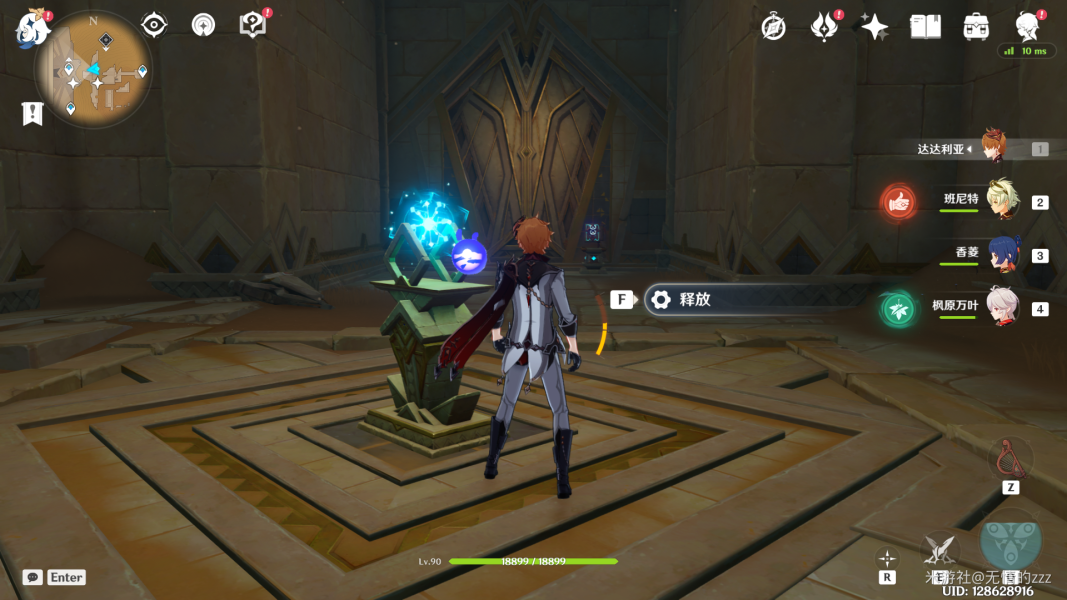Activate the elemental skill crossed-blades icon
This screenshot has width=1067, height=600.
939,548
